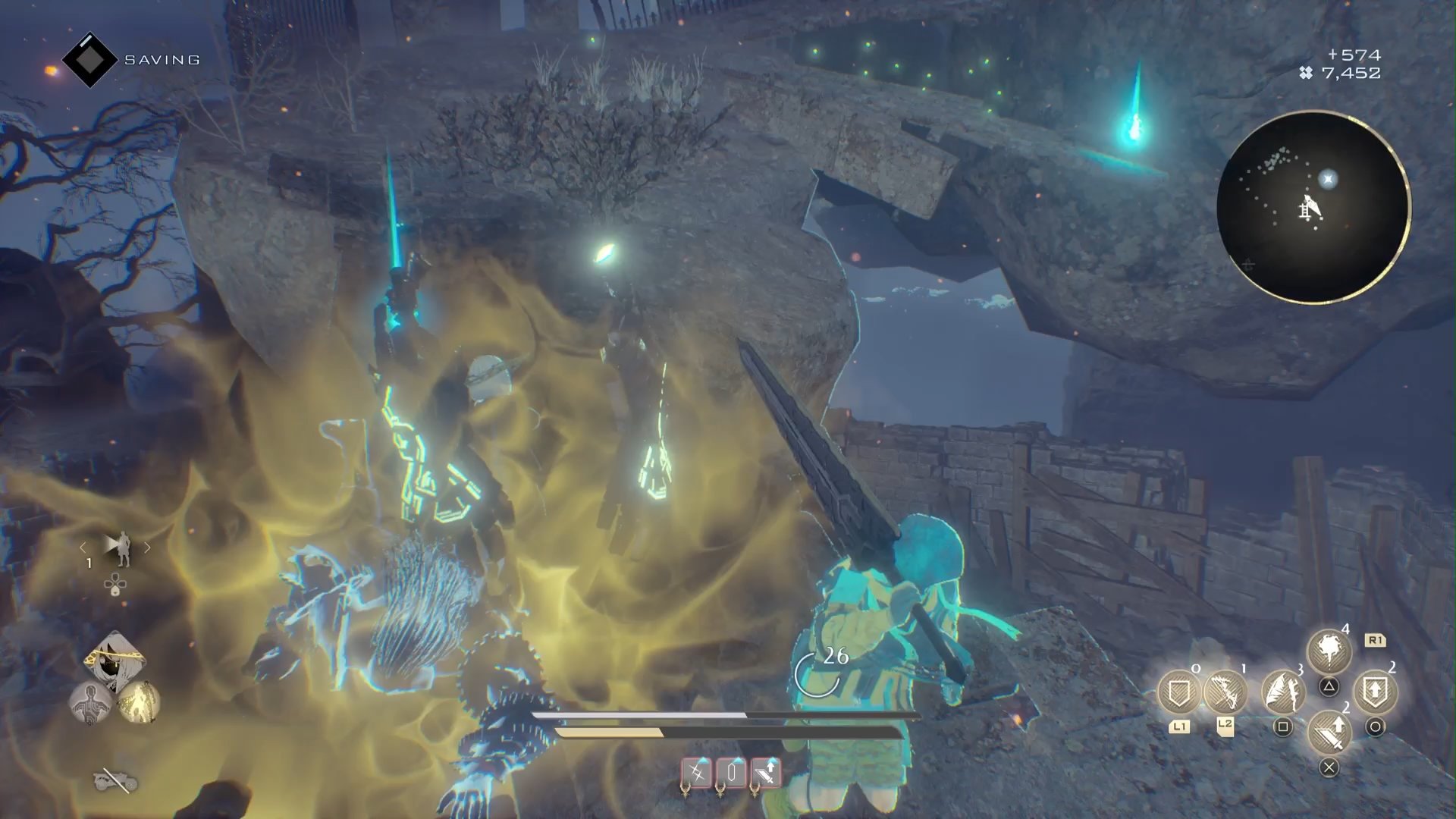Cycle the item selector right arrow
This screenshot has height=819, width=1456.
pos(147,547)
